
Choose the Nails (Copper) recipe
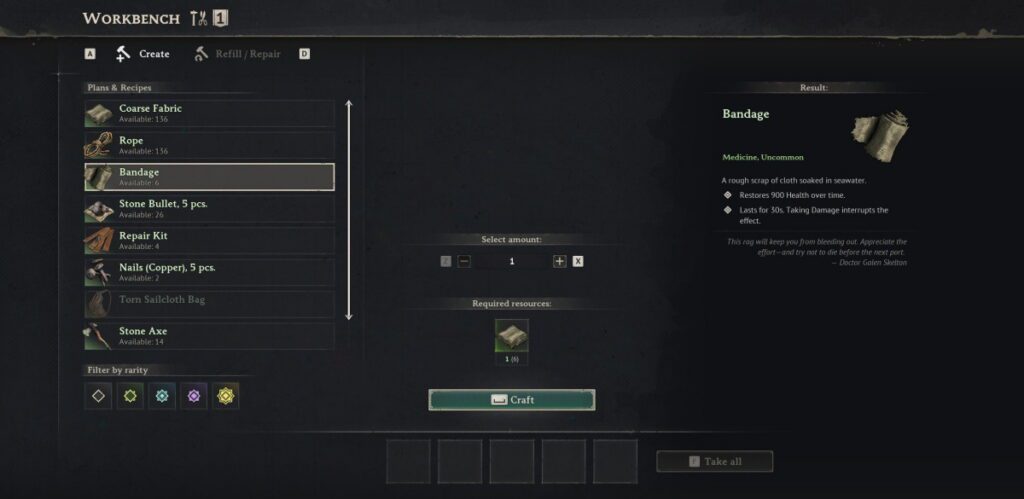[x=209, y=272]
